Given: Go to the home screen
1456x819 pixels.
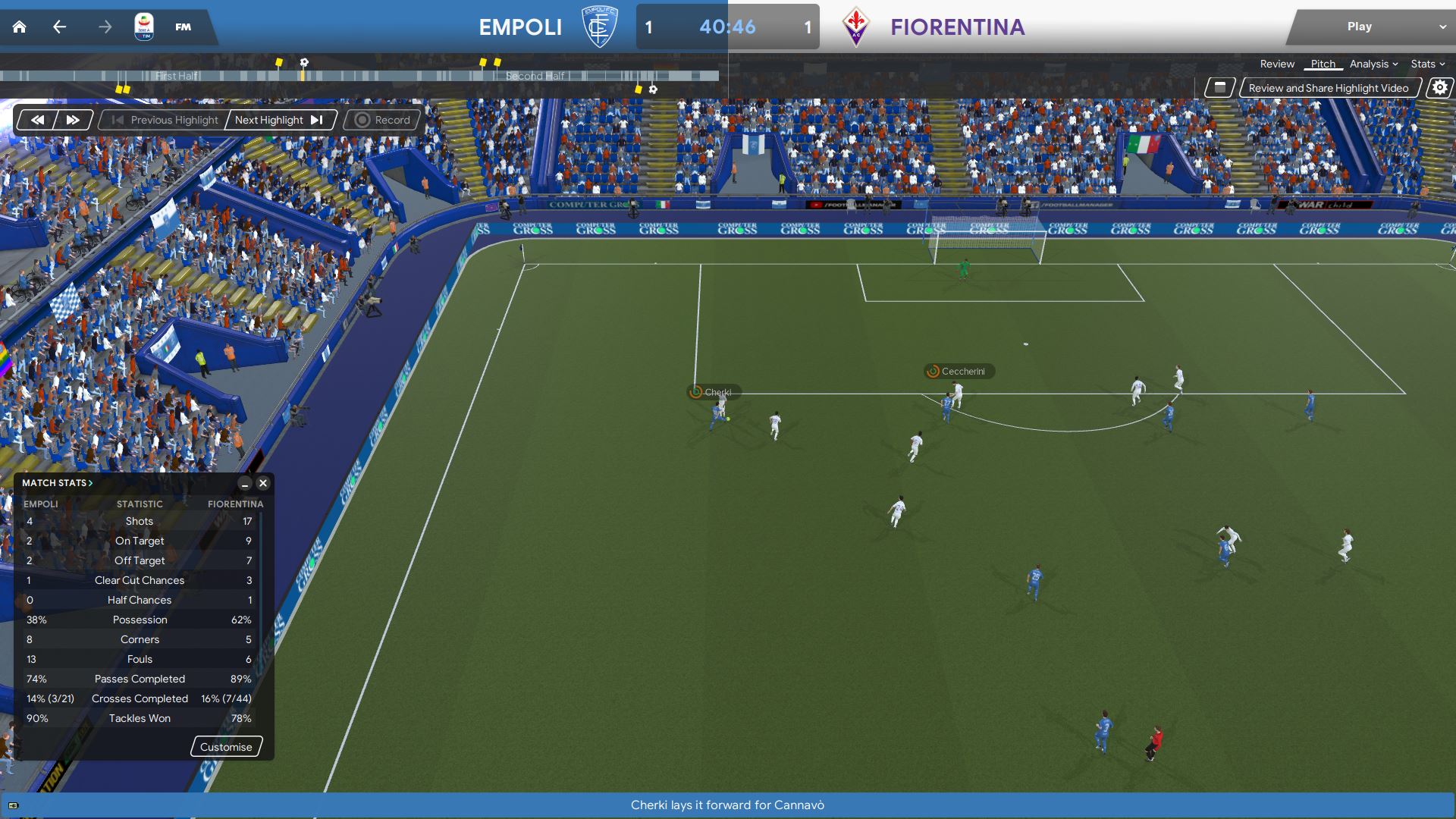Looking at the screenshot, I should [20, 27].
